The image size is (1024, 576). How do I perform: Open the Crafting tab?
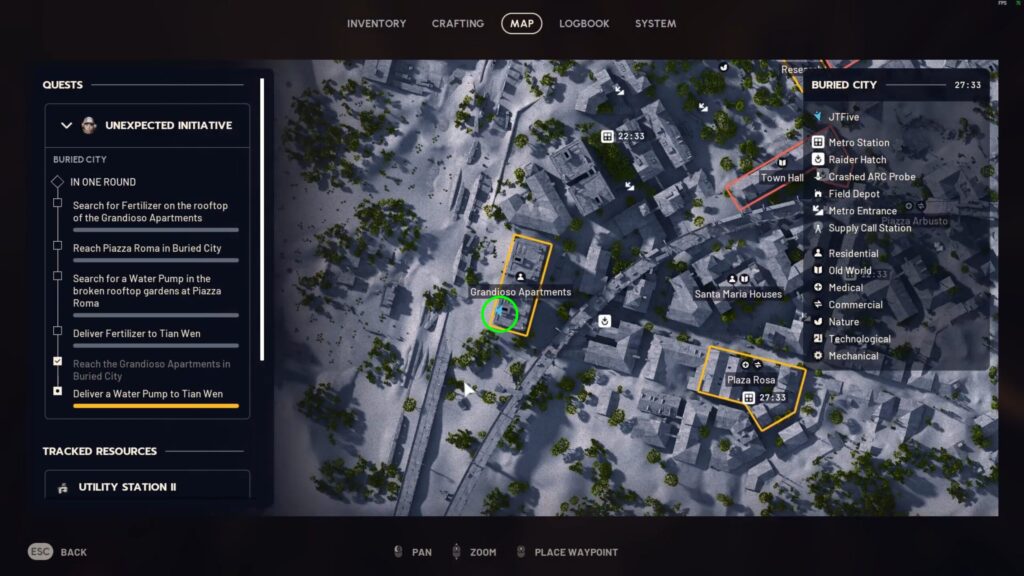coord(457,23)
